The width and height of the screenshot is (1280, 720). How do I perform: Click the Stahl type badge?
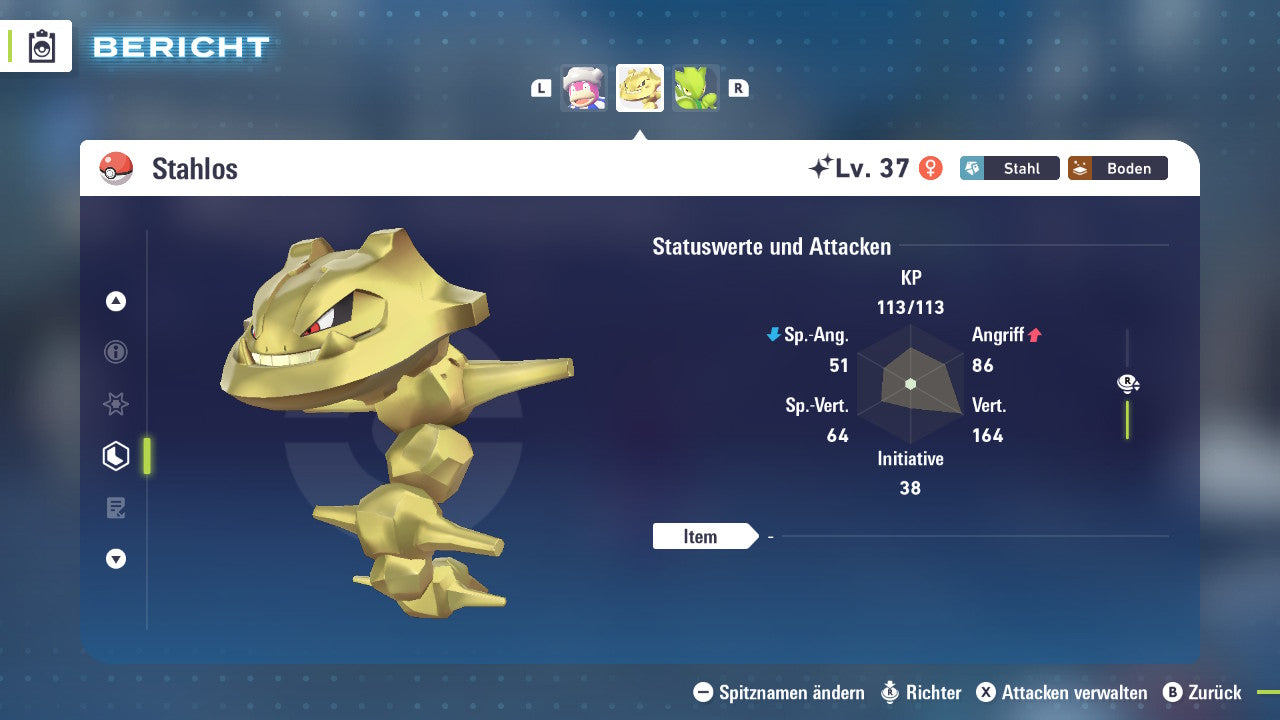1010,168
